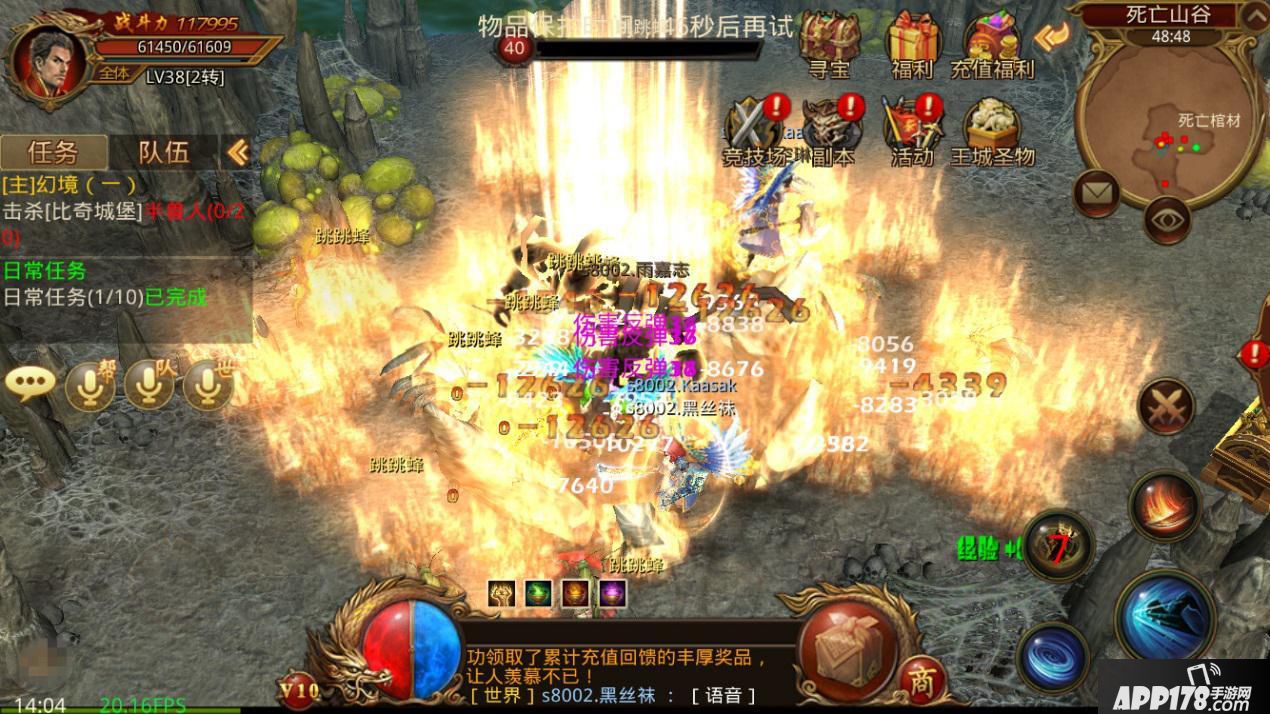Switch to the 任务 quest tab

pos(53,152)
